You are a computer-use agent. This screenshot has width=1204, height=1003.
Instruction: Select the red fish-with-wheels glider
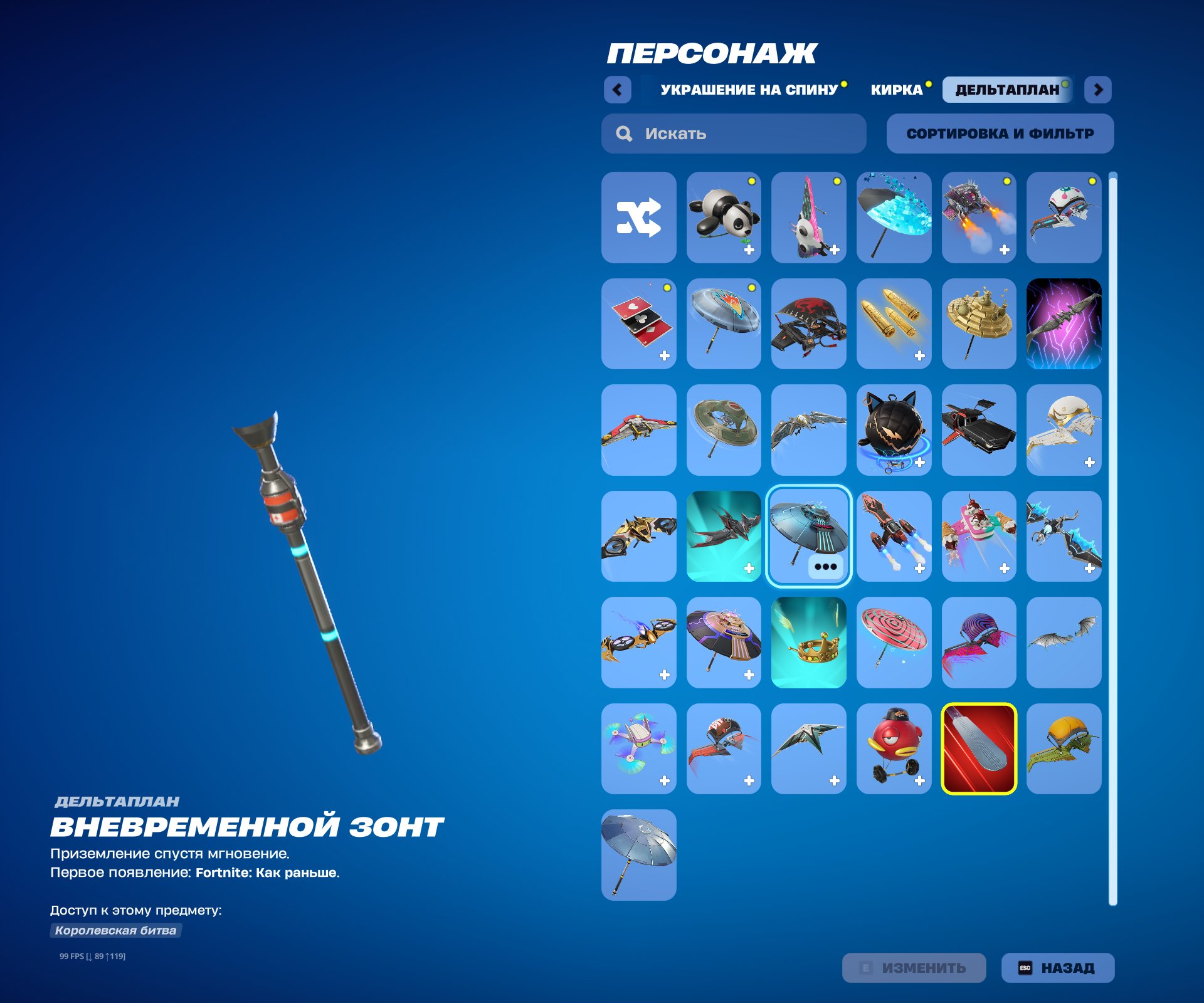tap(894, 748)
